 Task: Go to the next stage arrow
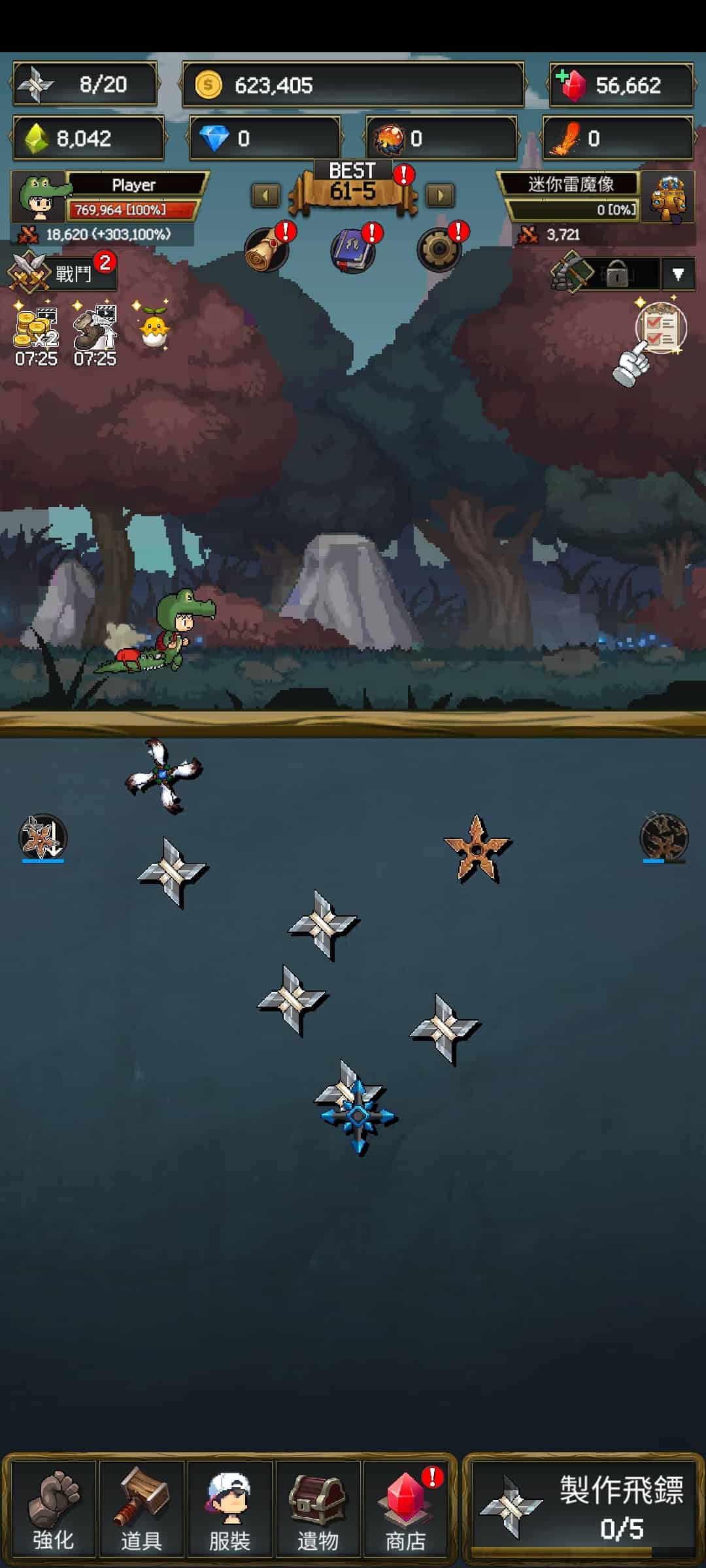pos(440,195)
